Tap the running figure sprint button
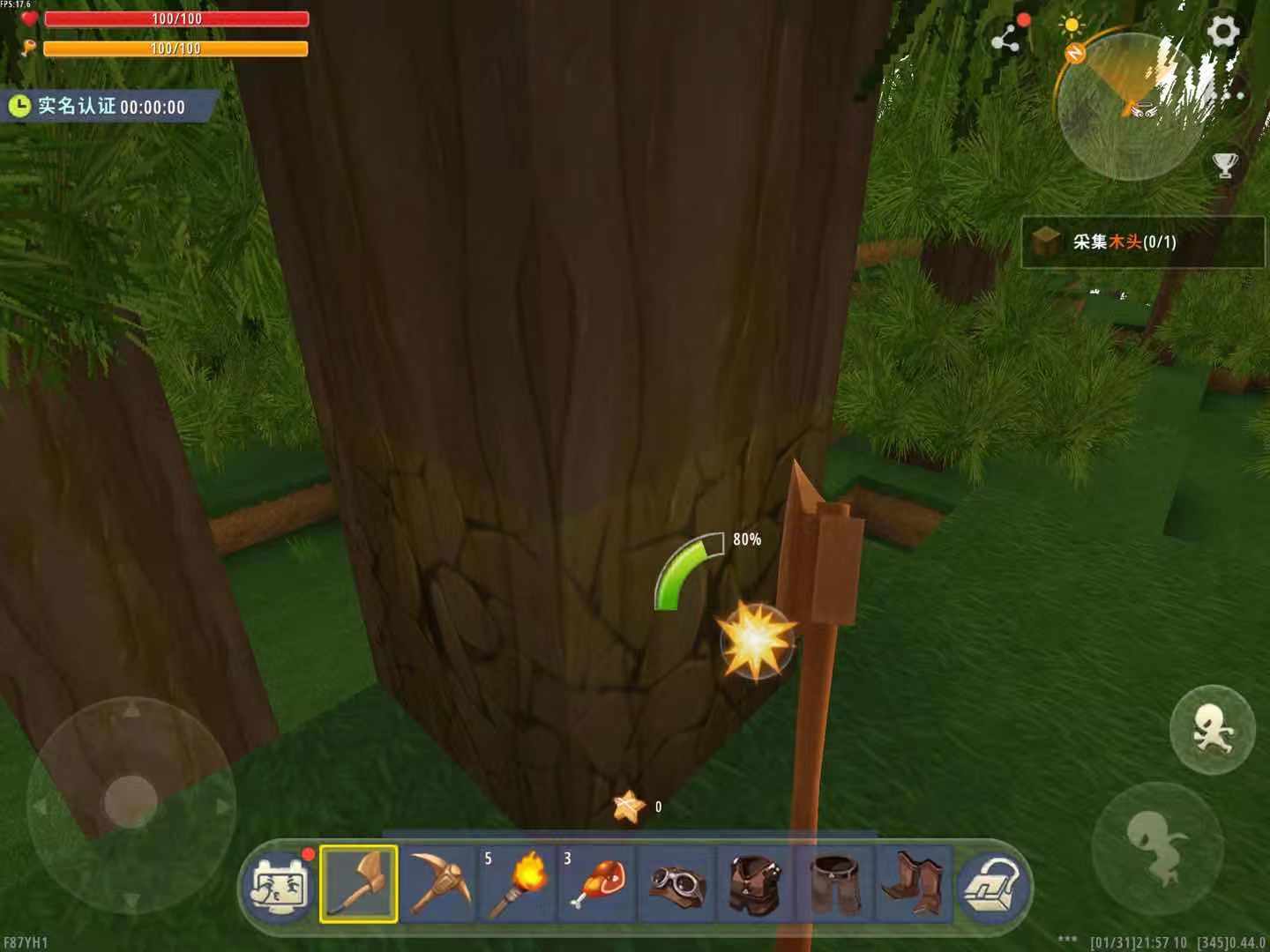This screenshot has width=1270, height=952. coord(1212,729)
